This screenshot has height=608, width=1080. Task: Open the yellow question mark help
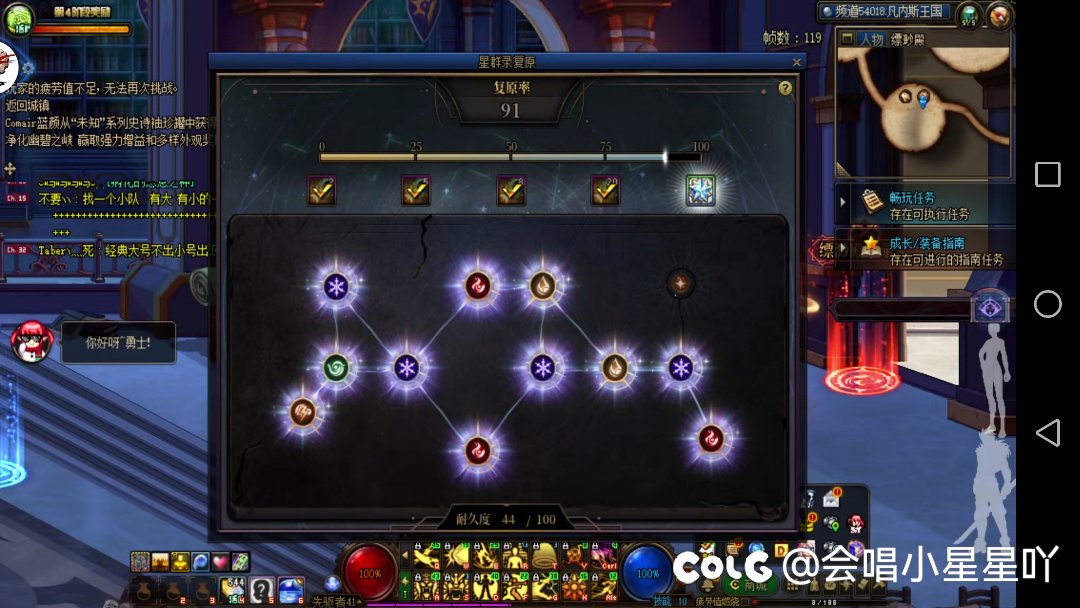[x=785, y=88]
